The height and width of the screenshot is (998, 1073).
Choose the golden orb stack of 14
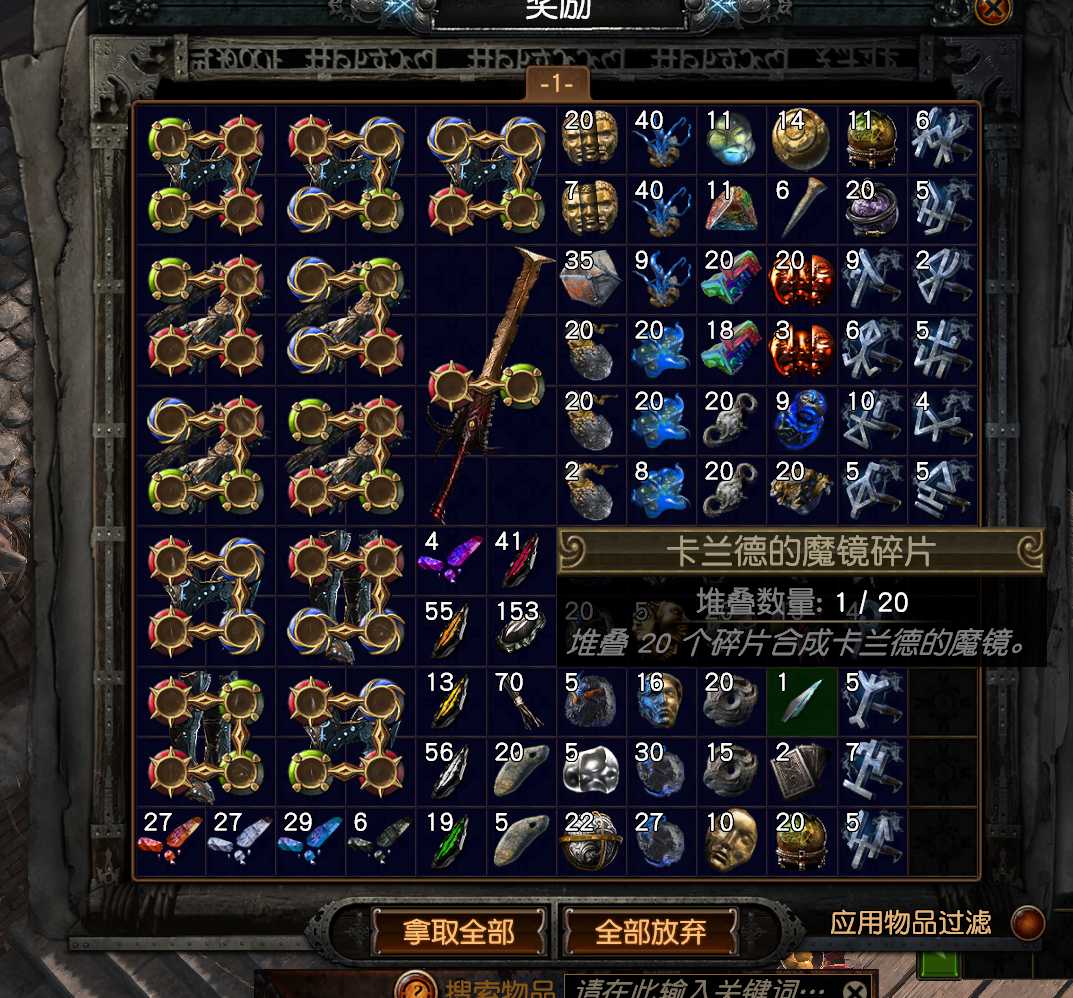coord(801,141)
